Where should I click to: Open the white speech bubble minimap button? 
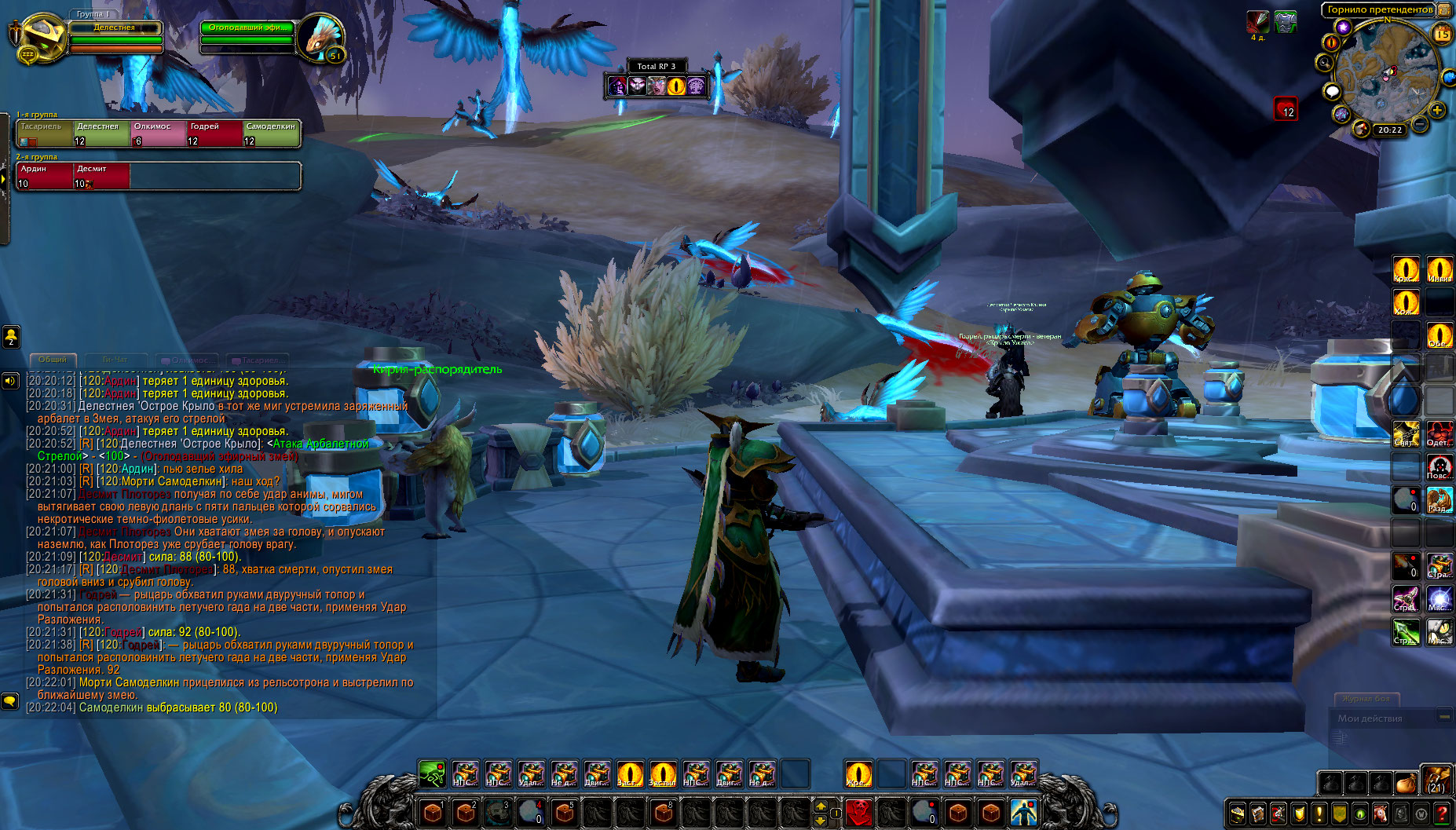click(1332, 91)
